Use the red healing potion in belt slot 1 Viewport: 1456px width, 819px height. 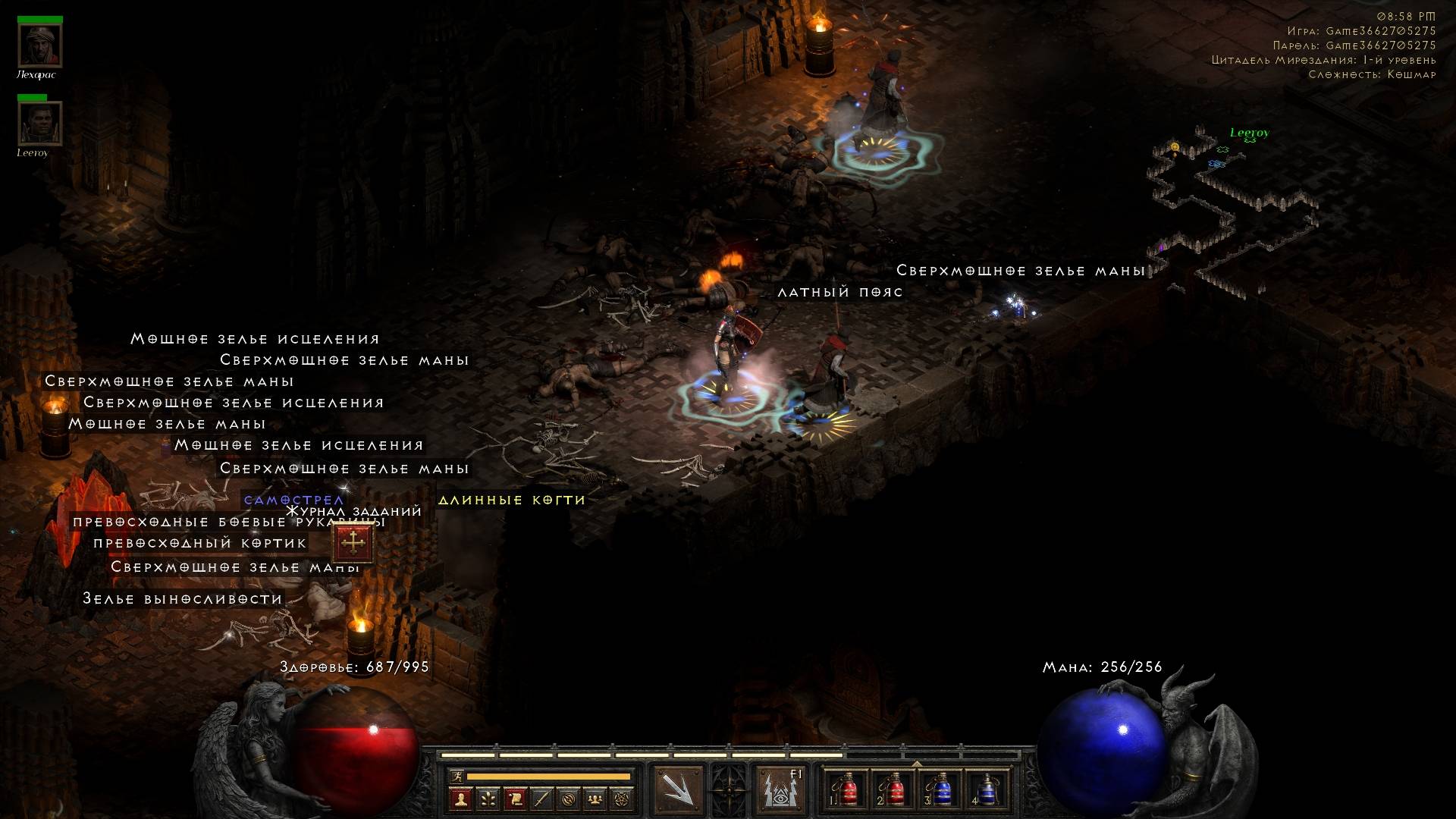point(848,790)
